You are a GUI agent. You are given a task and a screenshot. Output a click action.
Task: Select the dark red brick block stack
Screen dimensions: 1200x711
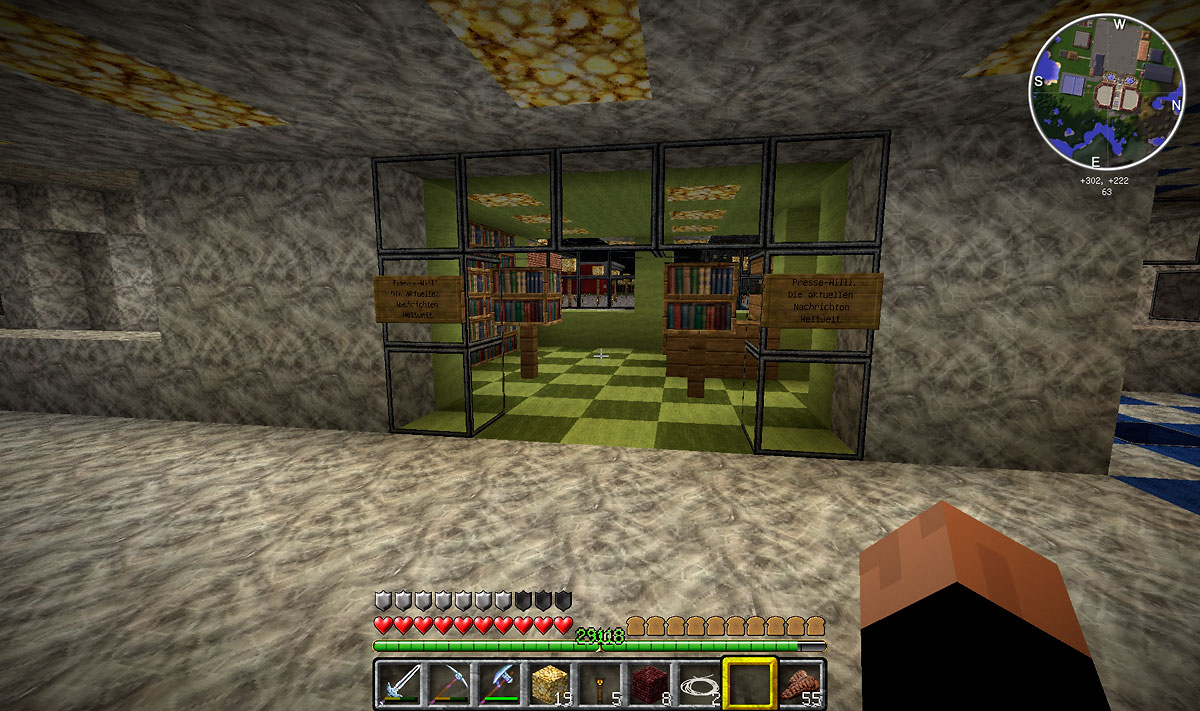coord(650,684)
